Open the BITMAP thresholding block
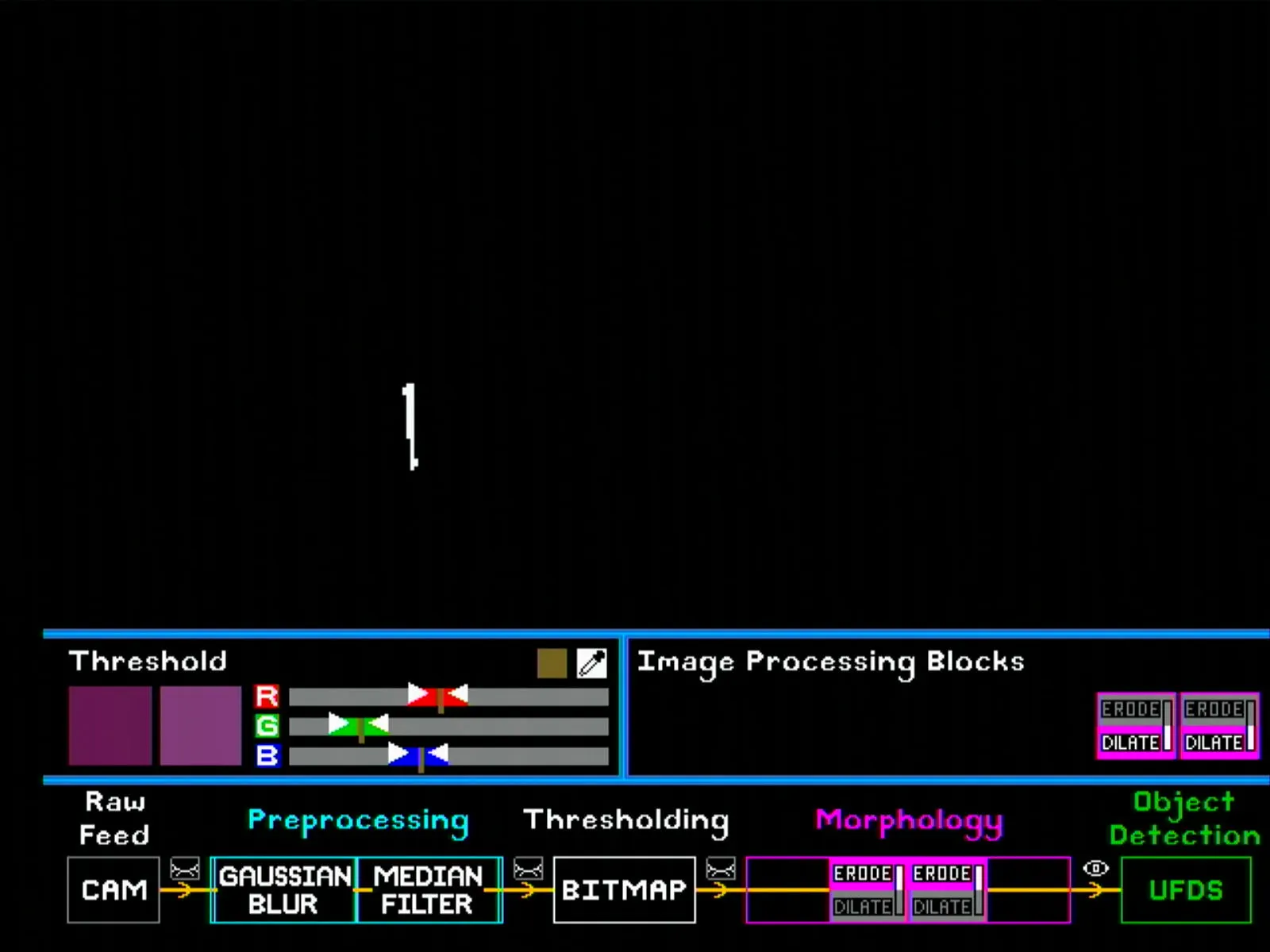This screenshot has height=952, width=1270. [x=625, y=889]
